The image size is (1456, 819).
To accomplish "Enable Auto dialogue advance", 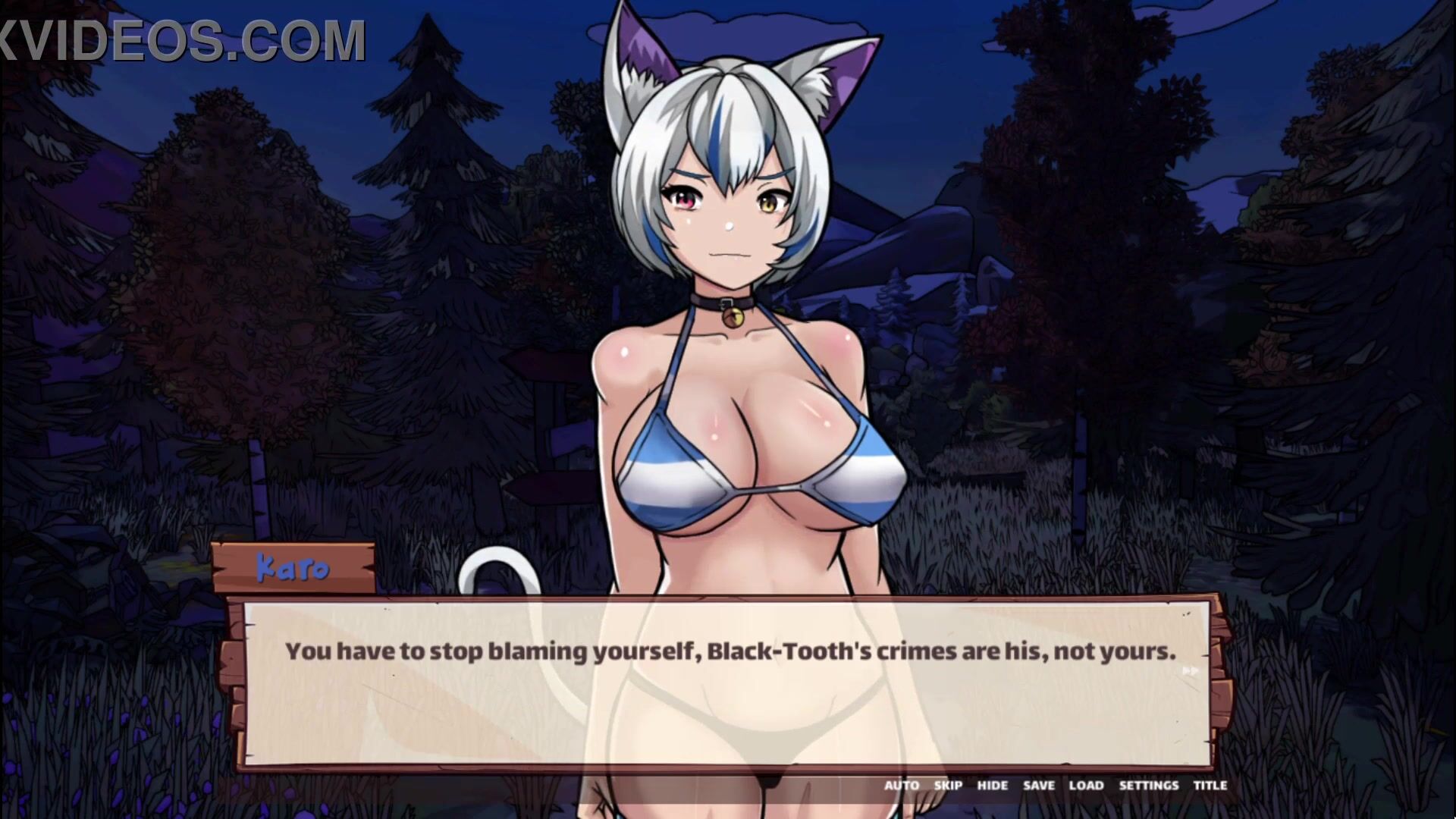I will 901,786.
